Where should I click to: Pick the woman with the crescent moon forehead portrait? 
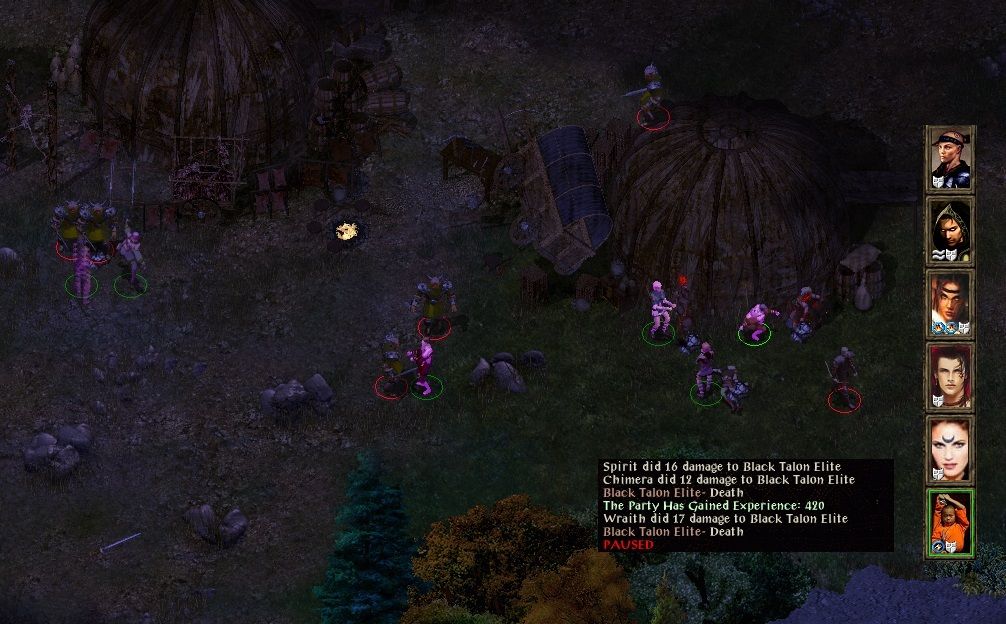coord(950,449)
